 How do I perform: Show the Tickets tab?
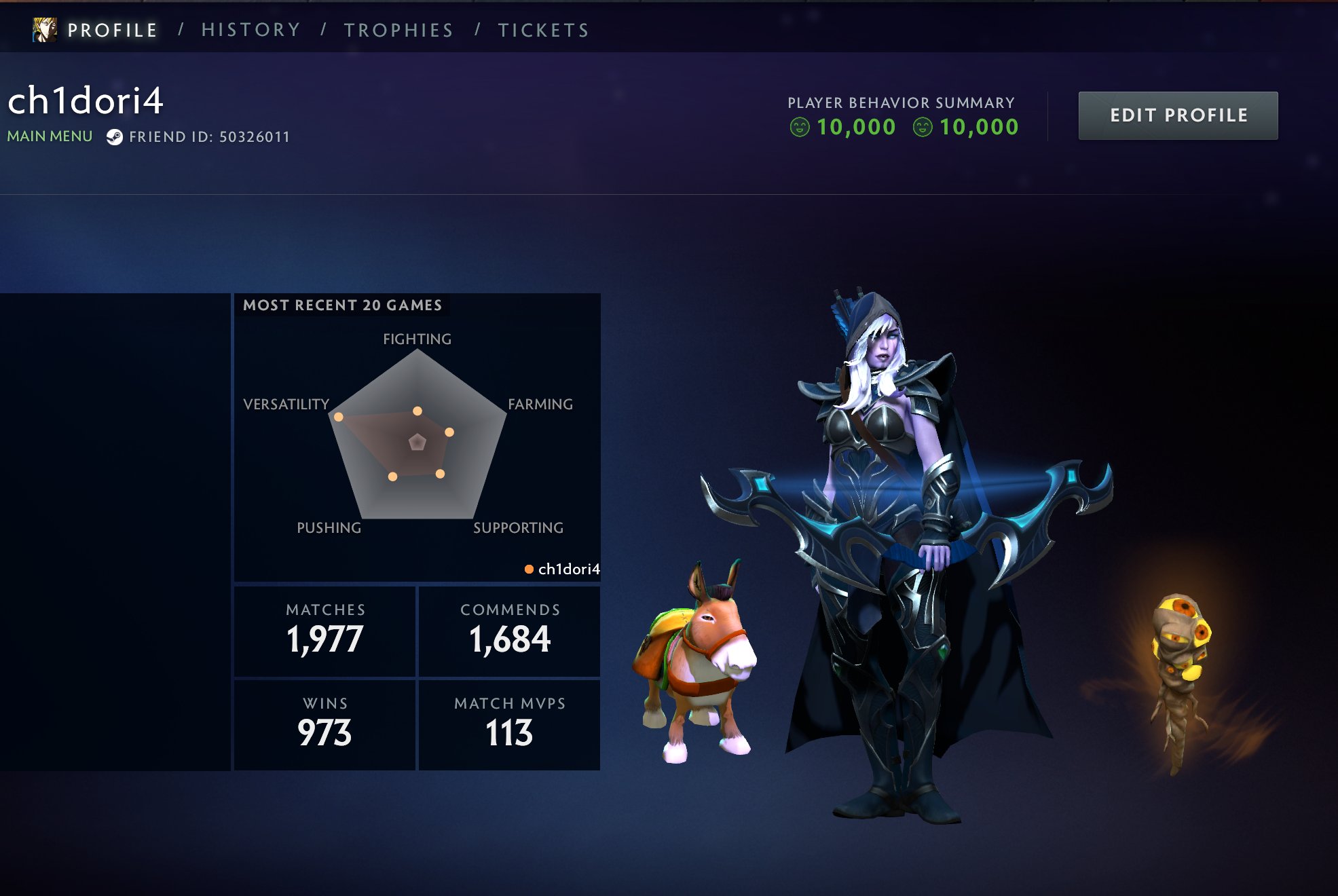pyautogui.click(x=544, y=30)
